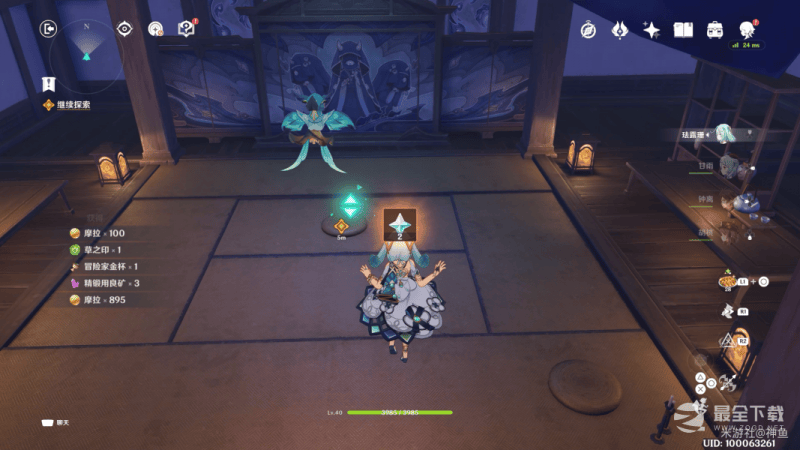Open the winged battle pass icon
The image size is (800, 450).
pos(620,30)
